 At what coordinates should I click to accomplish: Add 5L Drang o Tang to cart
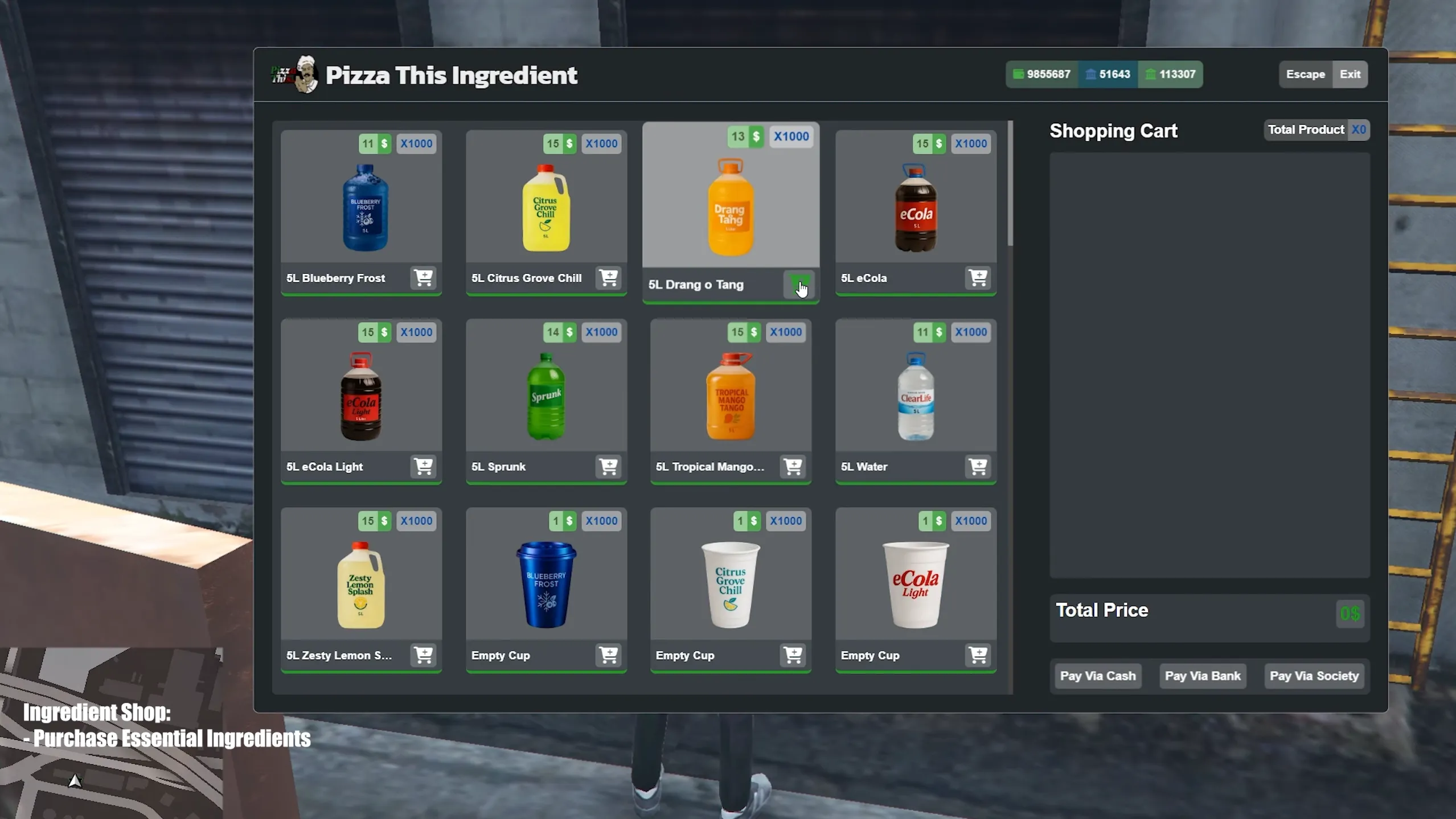click(800, 285)
